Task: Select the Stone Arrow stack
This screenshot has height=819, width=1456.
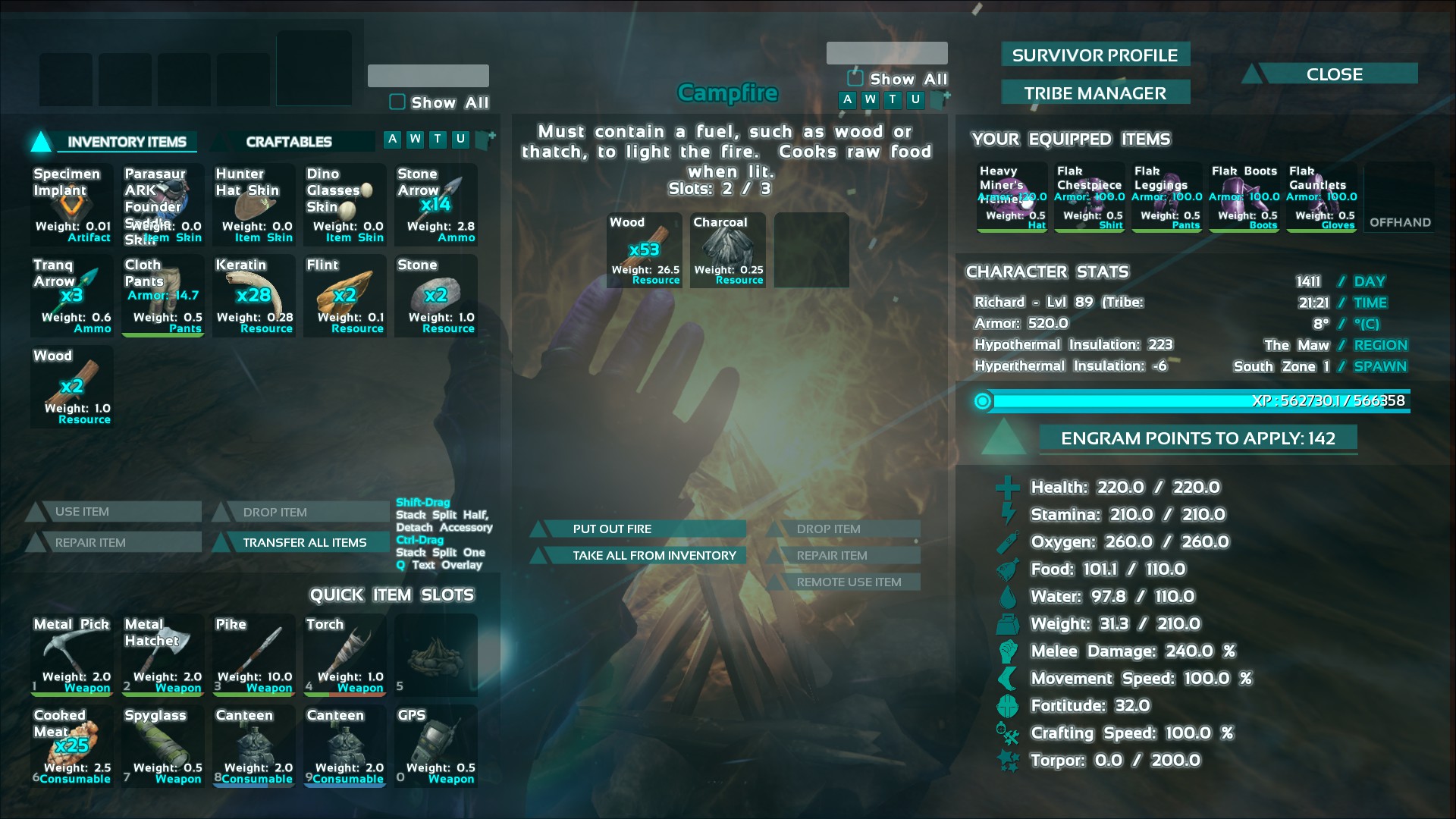Action: click(x=436, y=205)
